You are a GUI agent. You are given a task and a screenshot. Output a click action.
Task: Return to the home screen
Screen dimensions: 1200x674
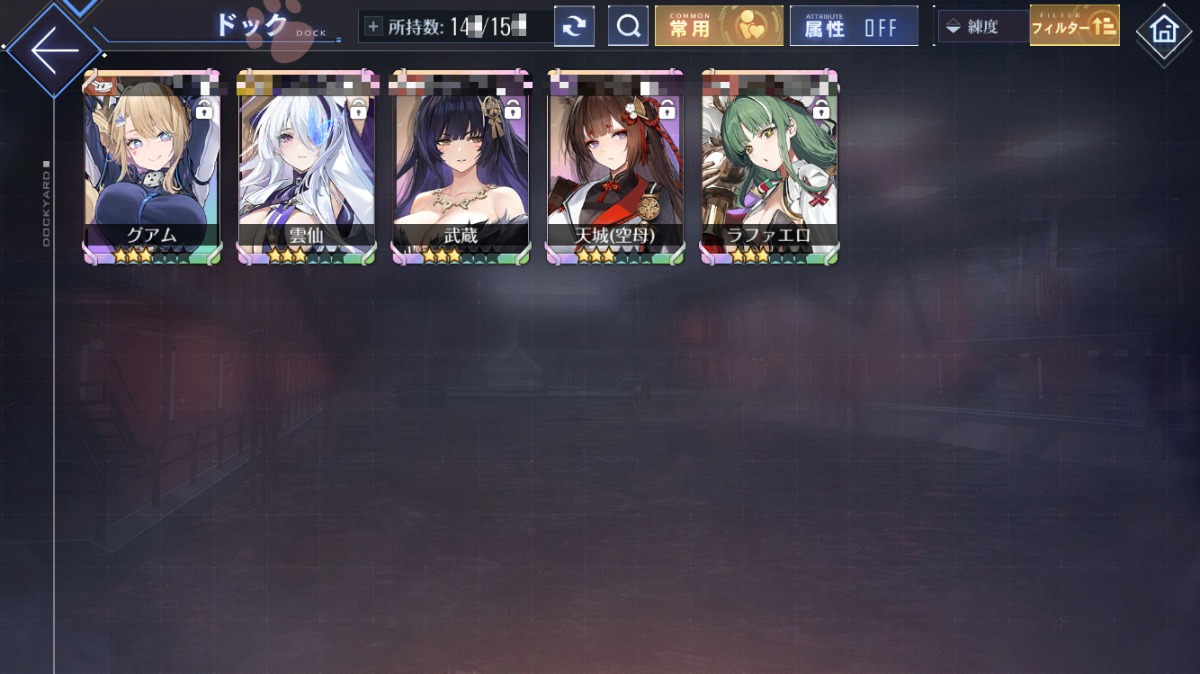[1164, 30]
